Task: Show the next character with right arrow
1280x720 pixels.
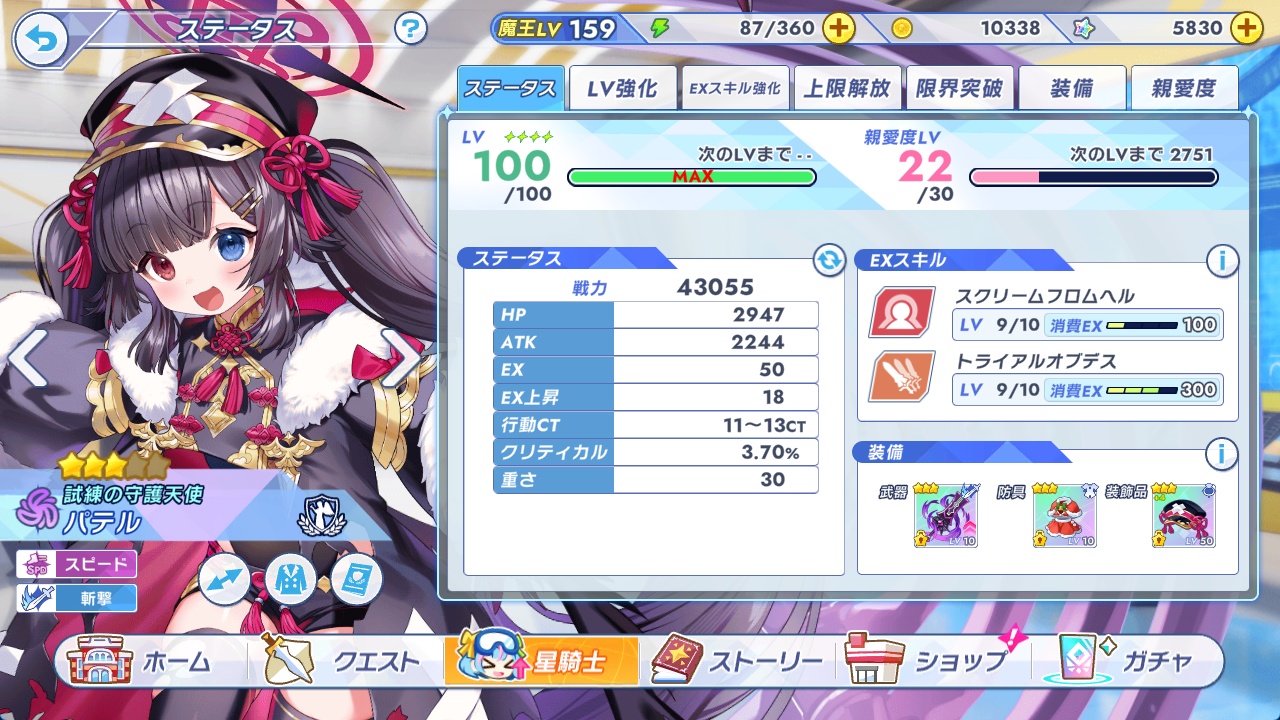Action: [402, 359]
